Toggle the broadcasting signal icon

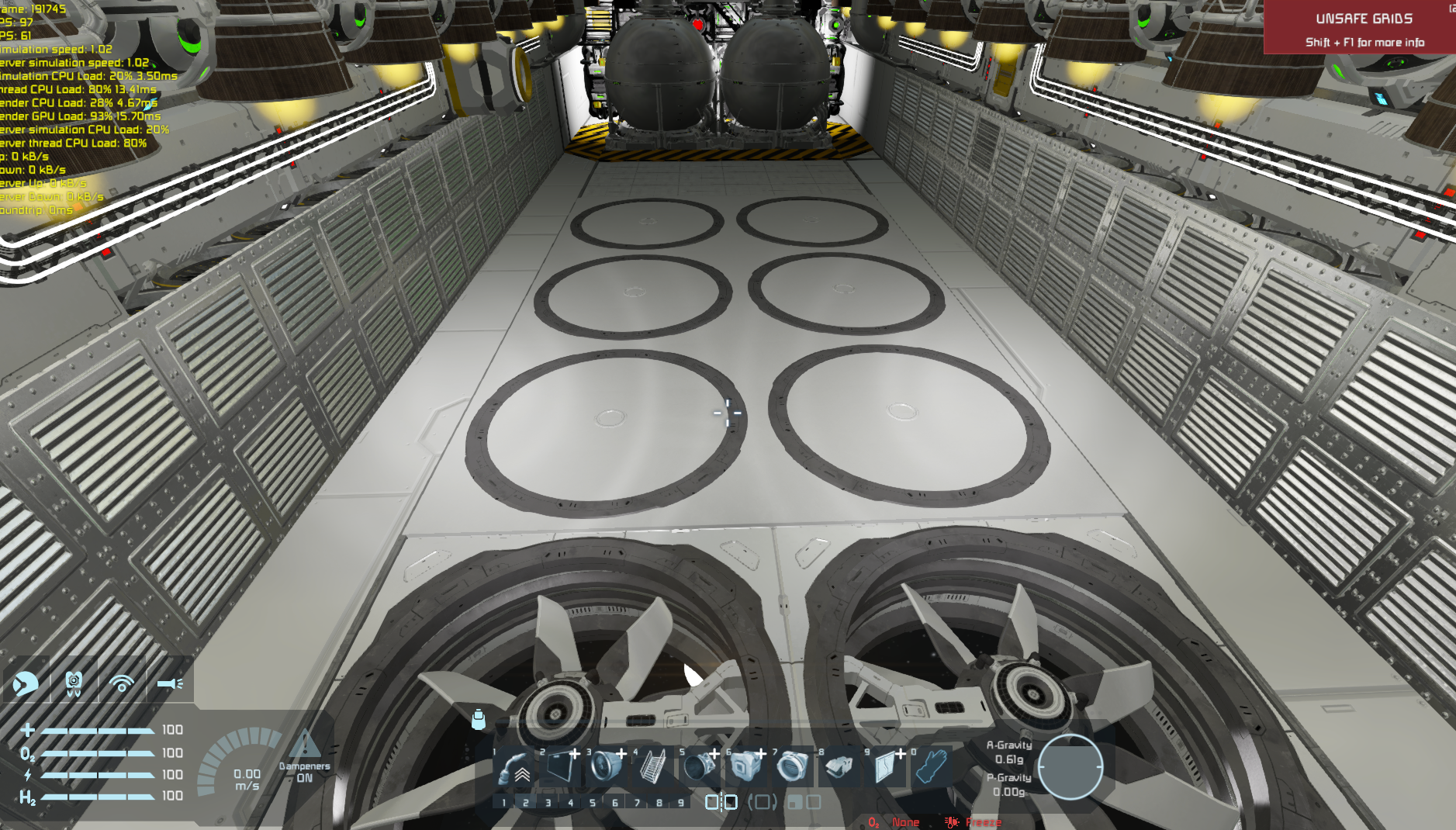click(x=122, y=683)
